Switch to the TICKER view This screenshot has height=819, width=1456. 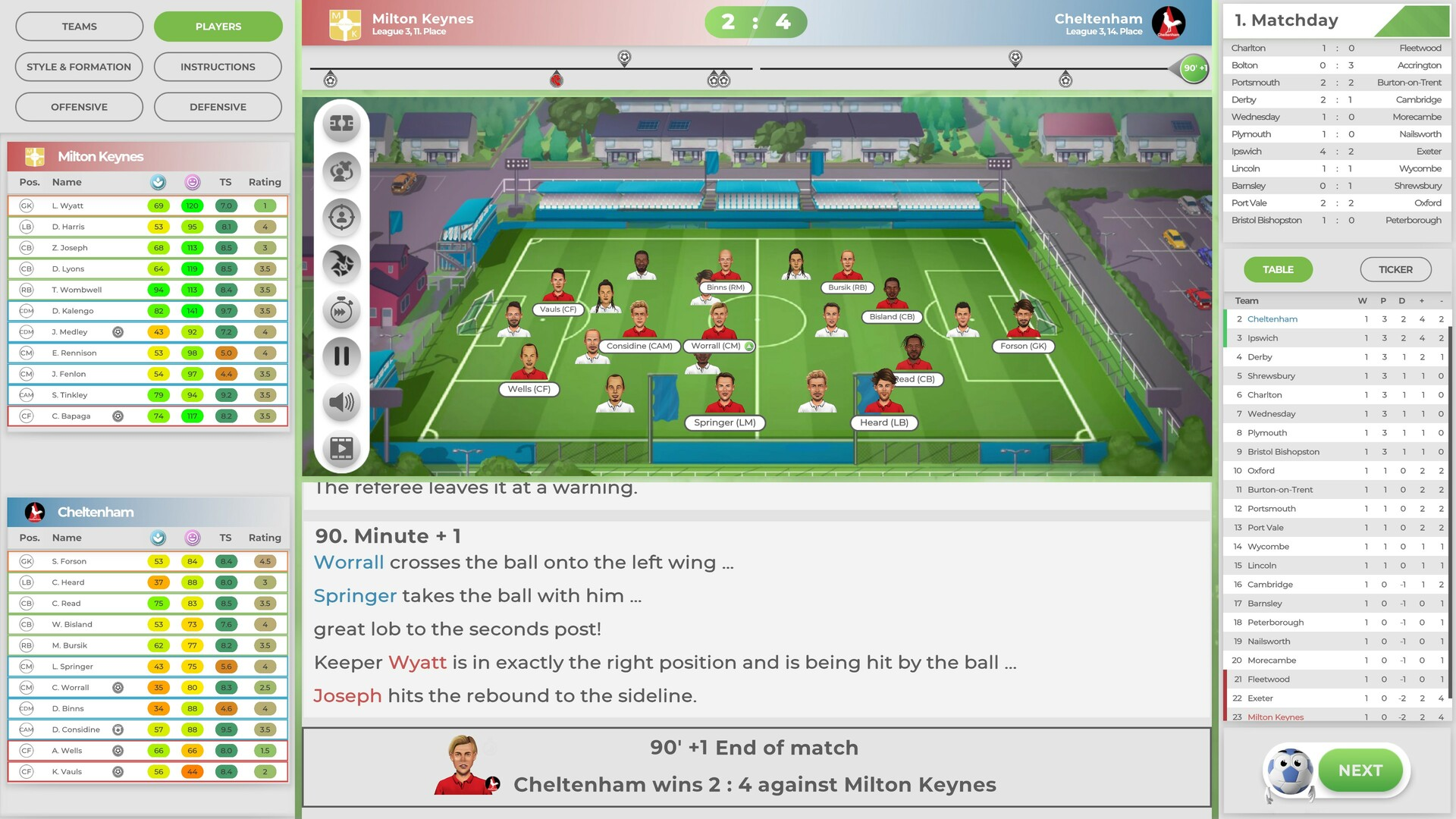coord(1395,269)
